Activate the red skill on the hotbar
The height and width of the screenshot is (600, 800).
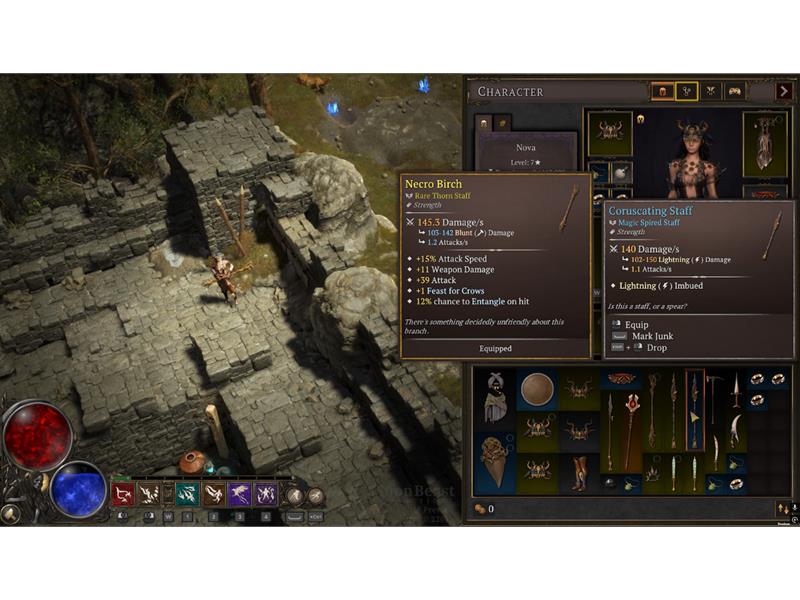point(123,494)
